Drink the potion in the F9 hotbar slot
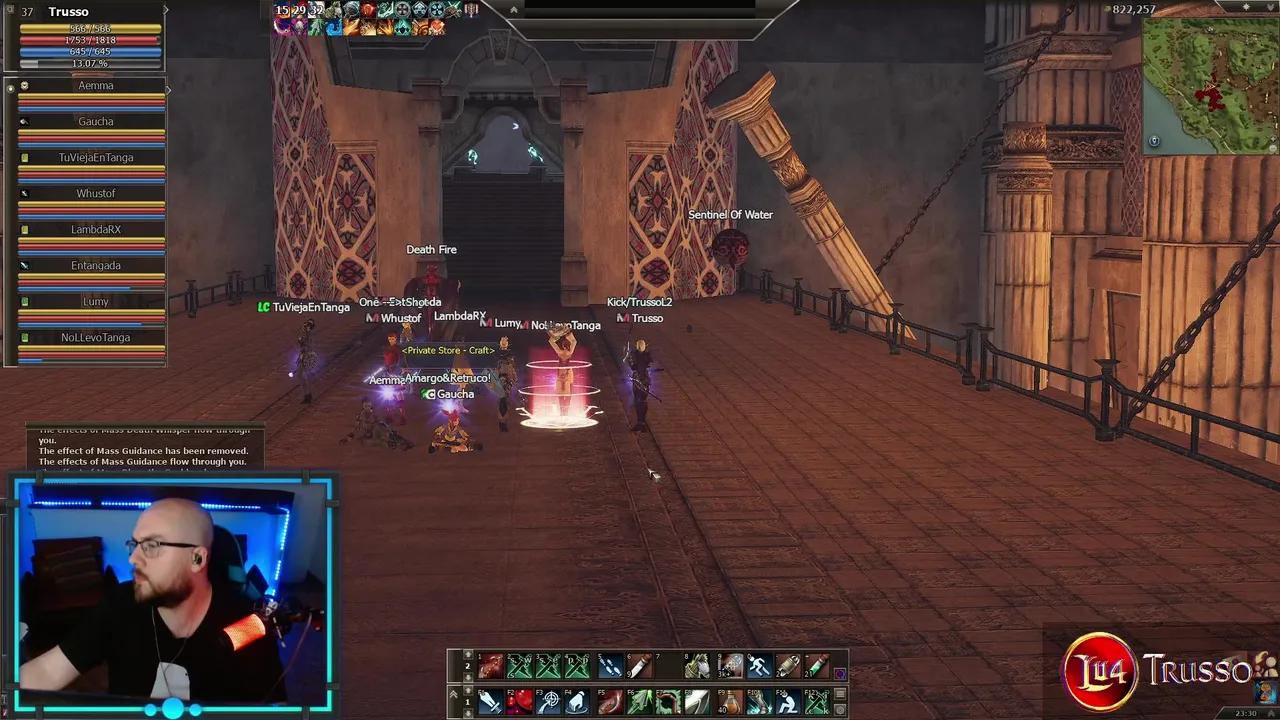The width and height of the screenshot is (1280, 720). (731, 702)
